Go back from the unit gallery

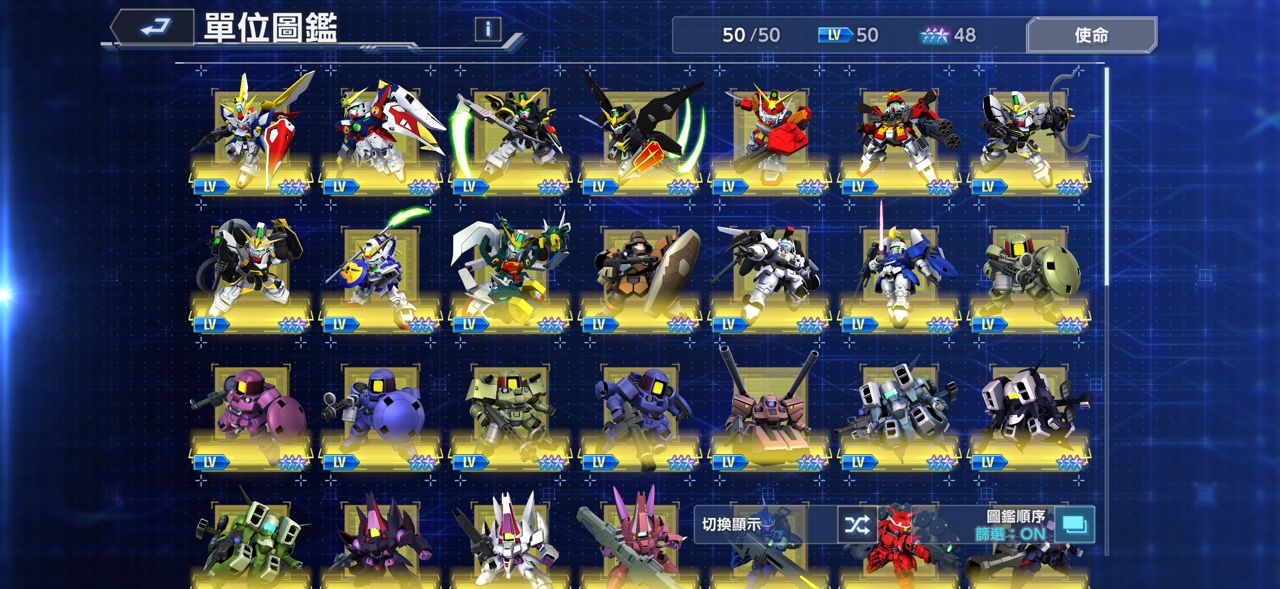click(x=152, y=27)
